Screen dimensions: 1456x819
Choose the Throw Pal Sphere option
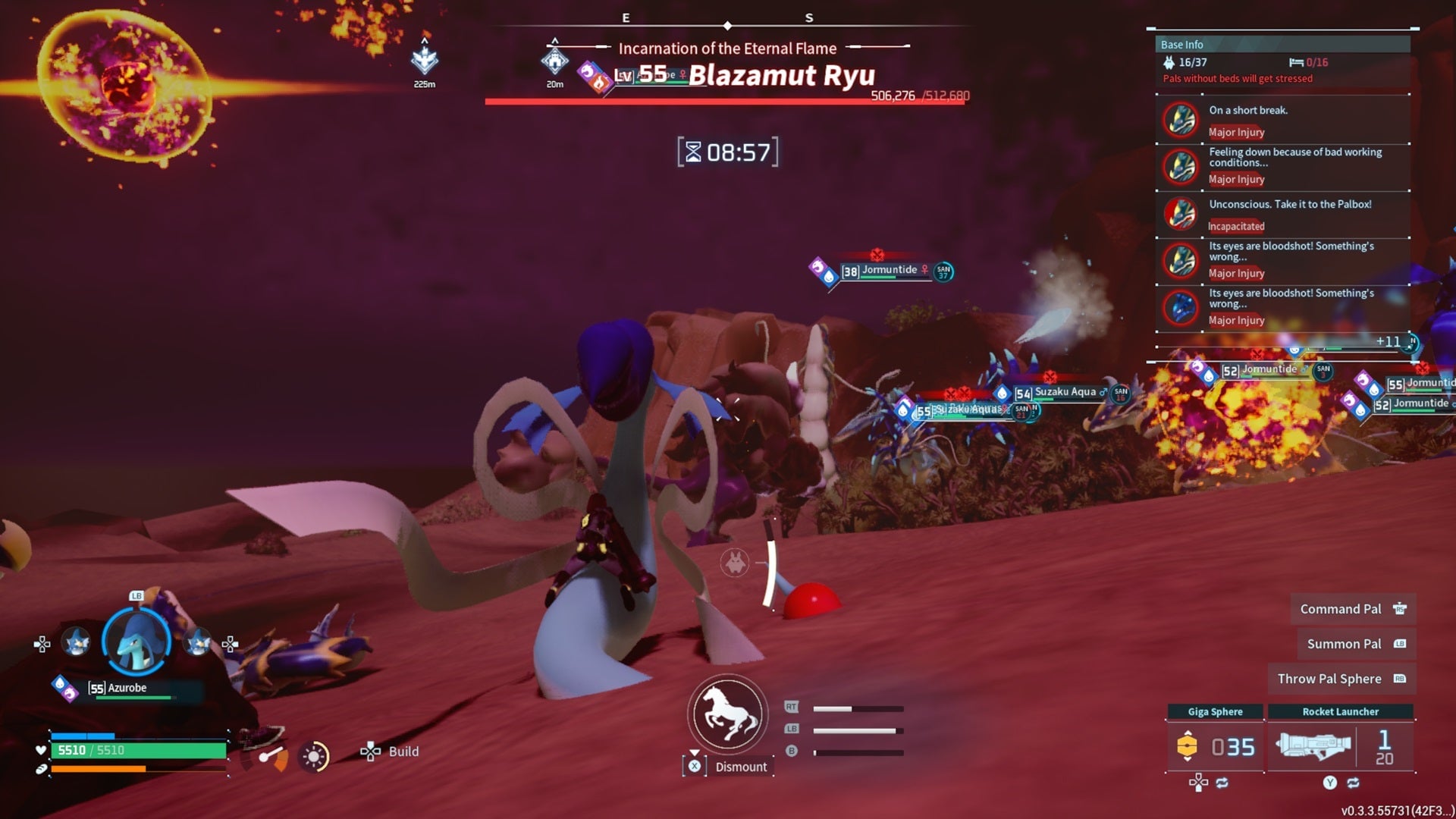[x=1342, y=679]
